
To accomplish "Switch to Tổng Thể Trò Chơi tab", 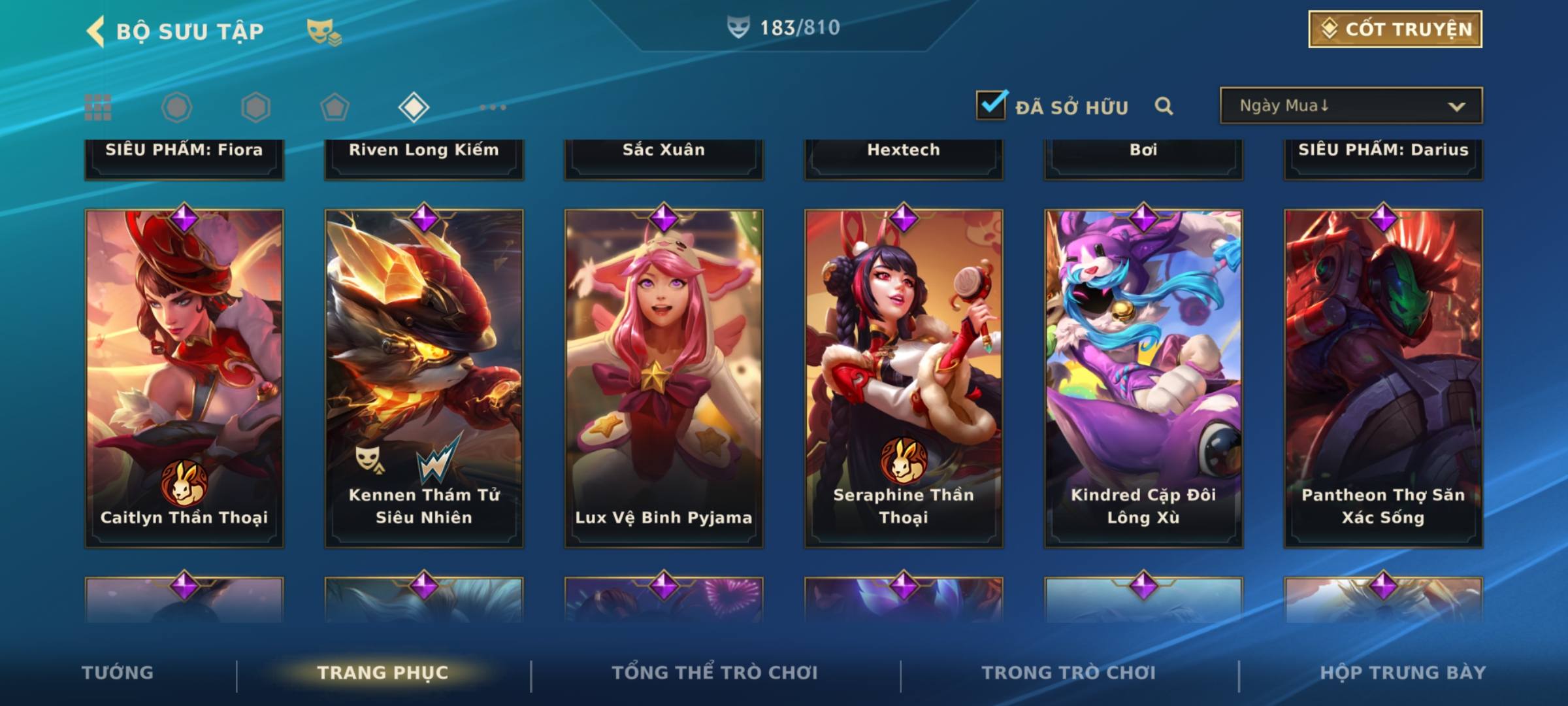I will (x=715, y=673).
